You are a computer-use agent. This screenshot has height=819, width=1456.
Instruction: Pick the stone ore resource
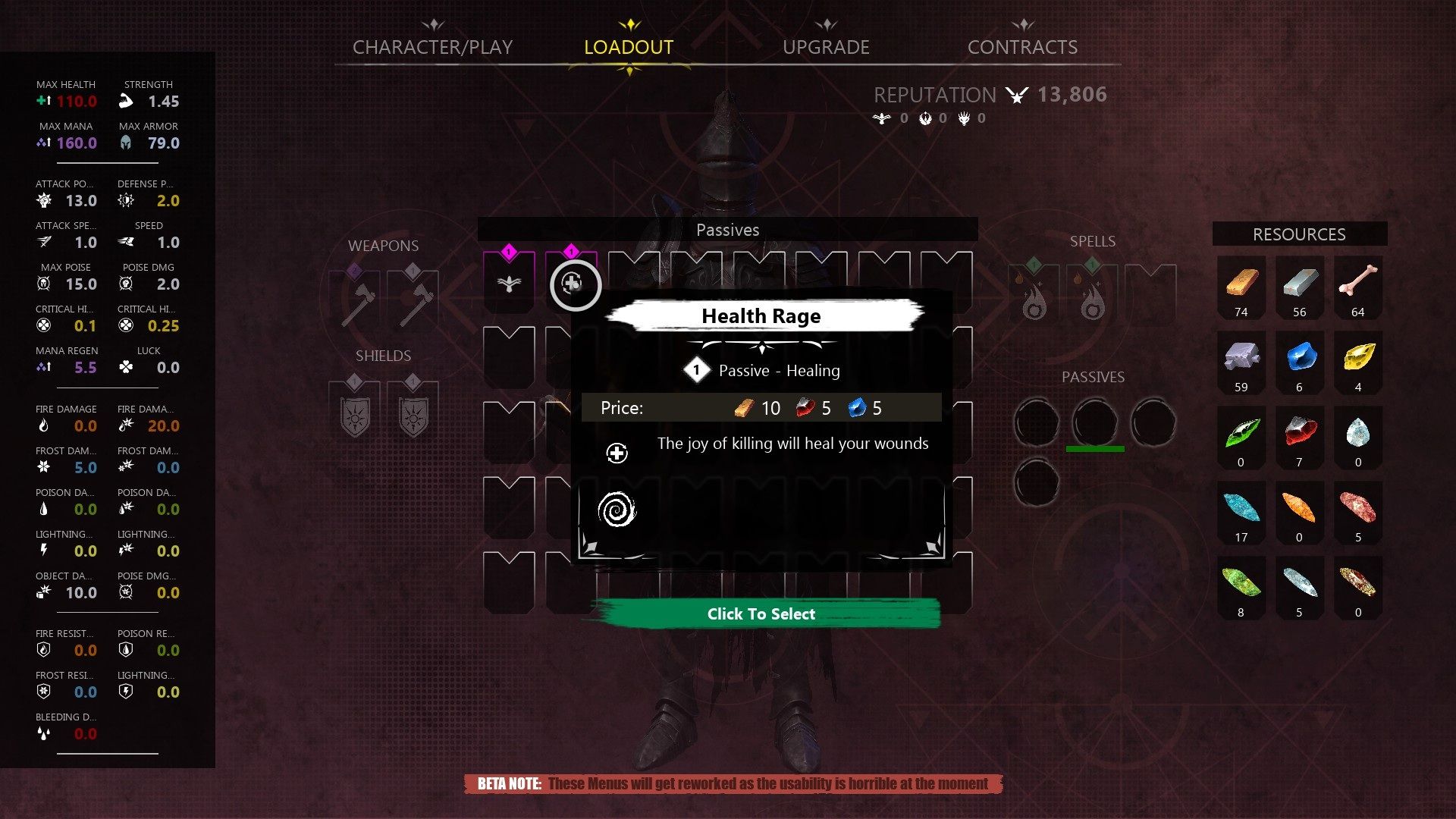(1241, 358)
